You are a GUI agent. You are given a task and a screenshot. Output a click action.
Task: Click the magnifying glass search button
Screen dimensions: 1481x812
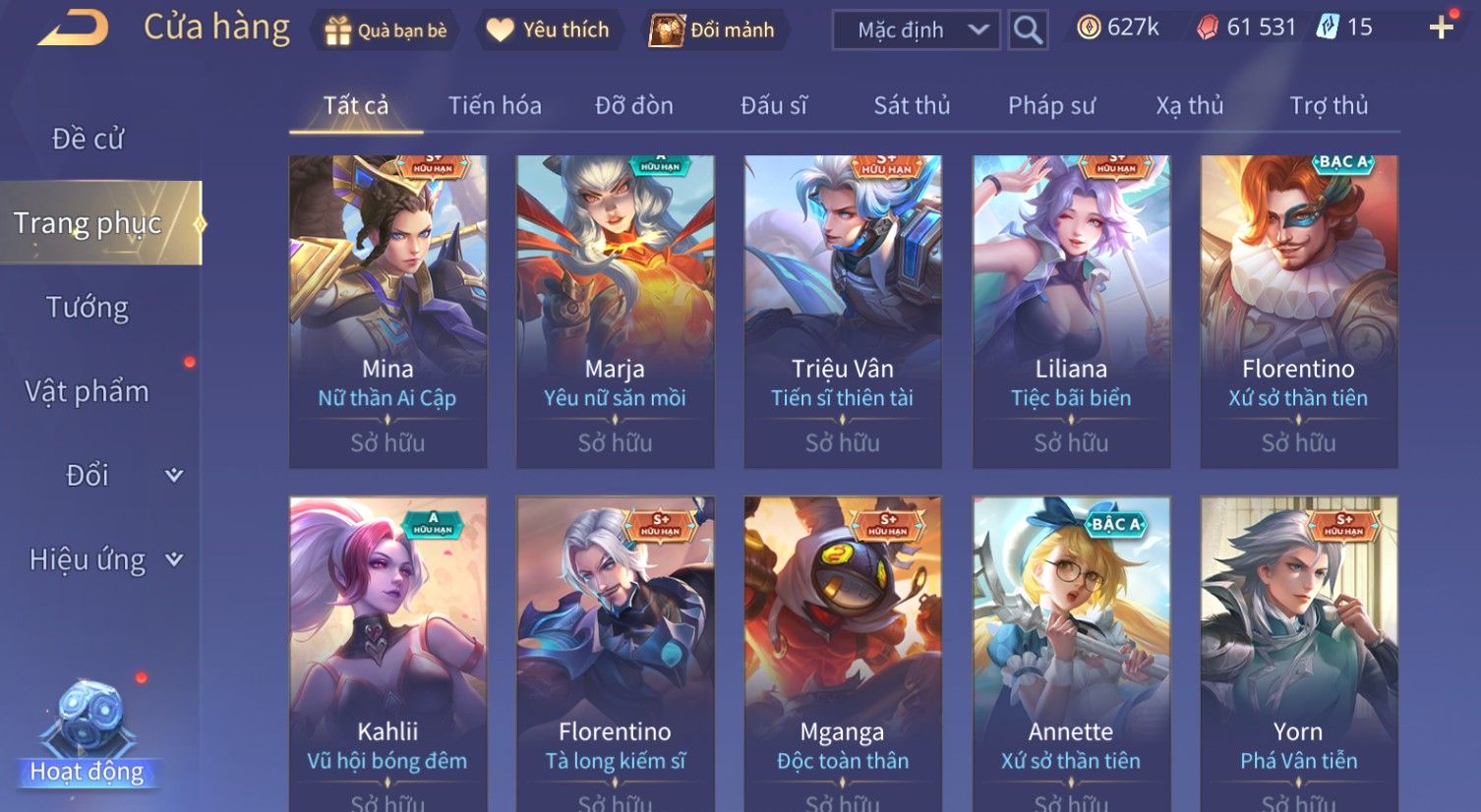[x=1028, y=30]
